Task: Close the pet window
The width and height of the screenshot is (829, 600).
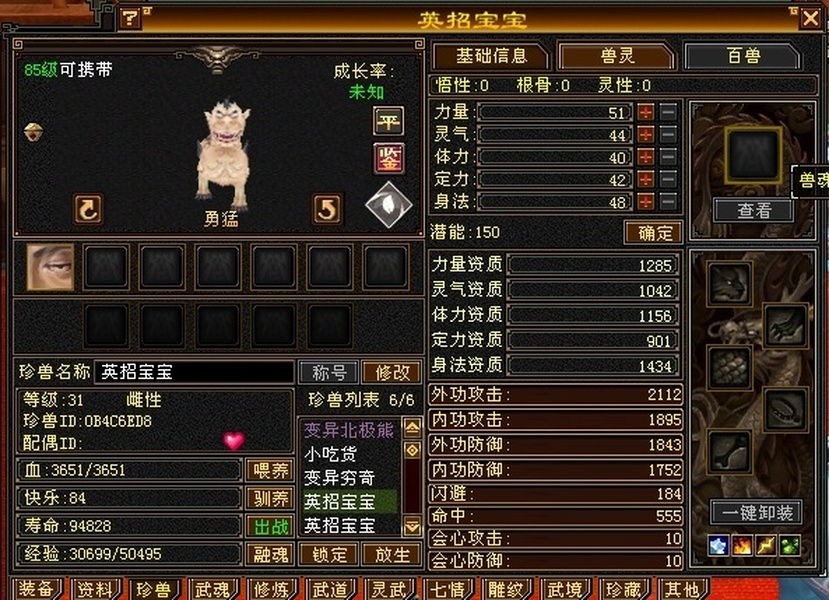Action: pos(810,17)
